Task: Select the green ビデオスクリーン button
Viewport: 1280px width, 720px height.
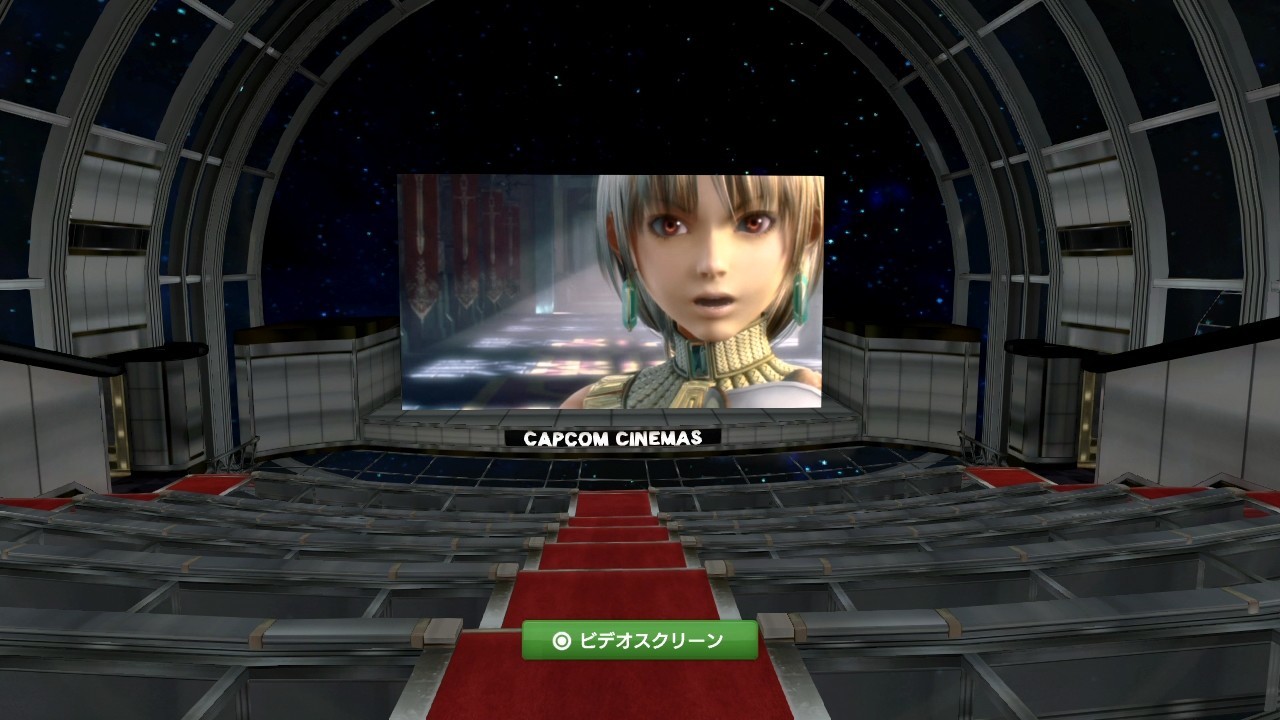Action: pyautogui.click(x=640, y=641)
